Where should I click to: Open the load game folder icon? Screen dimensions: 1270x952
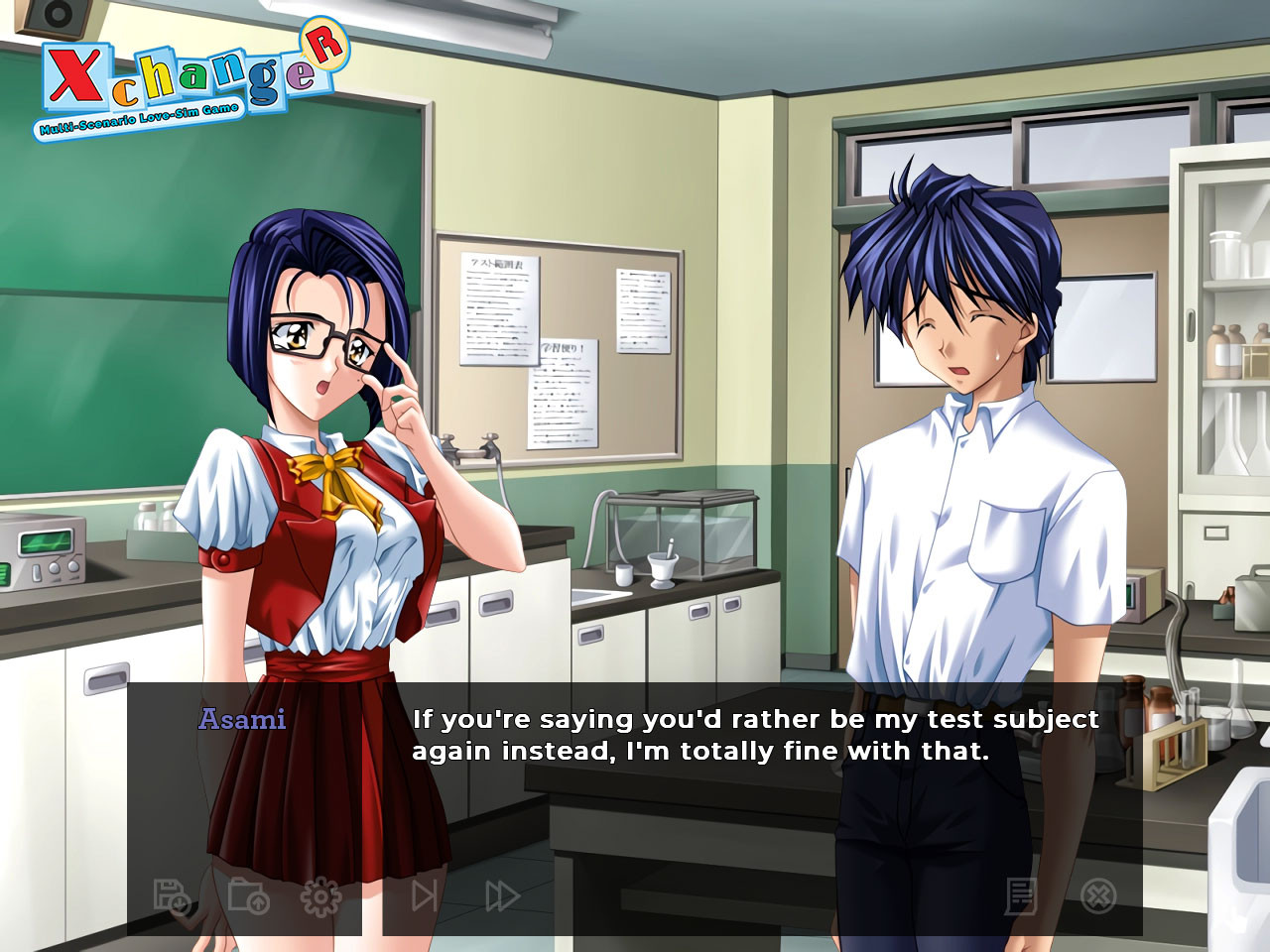(x=247, y=896)
